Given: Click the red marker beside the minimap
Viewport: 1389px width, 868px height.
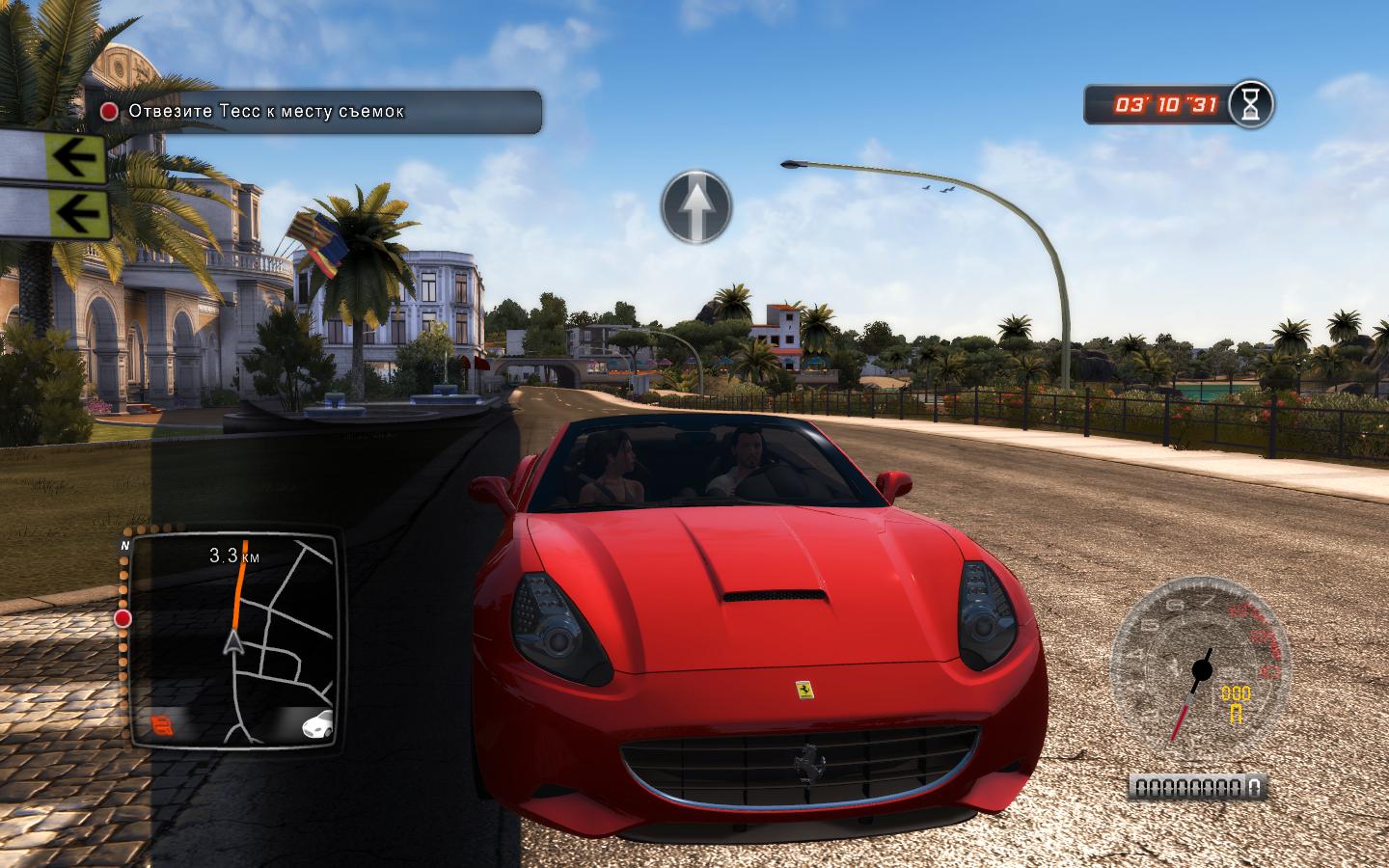Looking at the screenshot, I should (123, 618).
